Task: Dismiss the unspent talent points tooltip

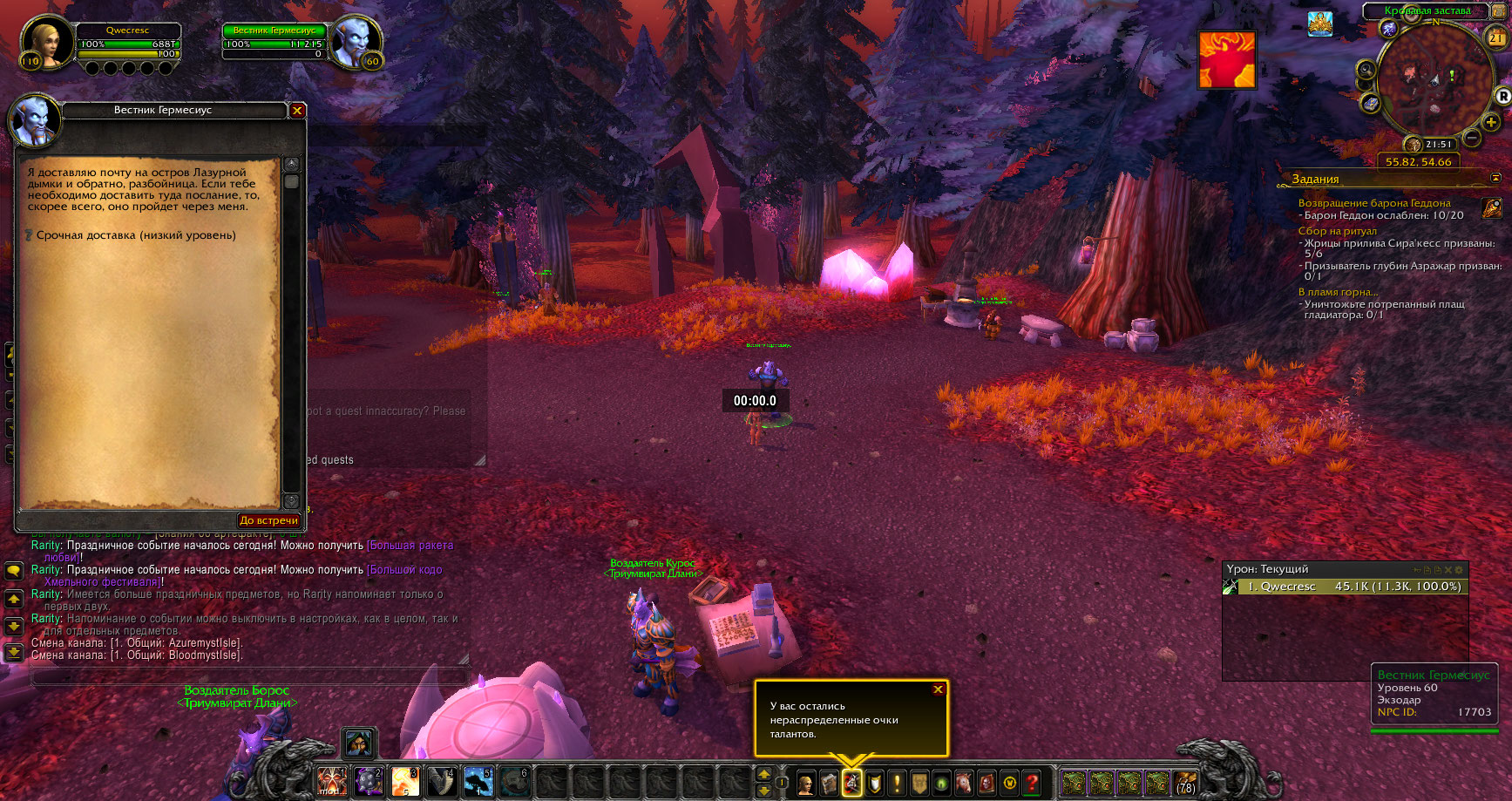Action: click(938, 689)
